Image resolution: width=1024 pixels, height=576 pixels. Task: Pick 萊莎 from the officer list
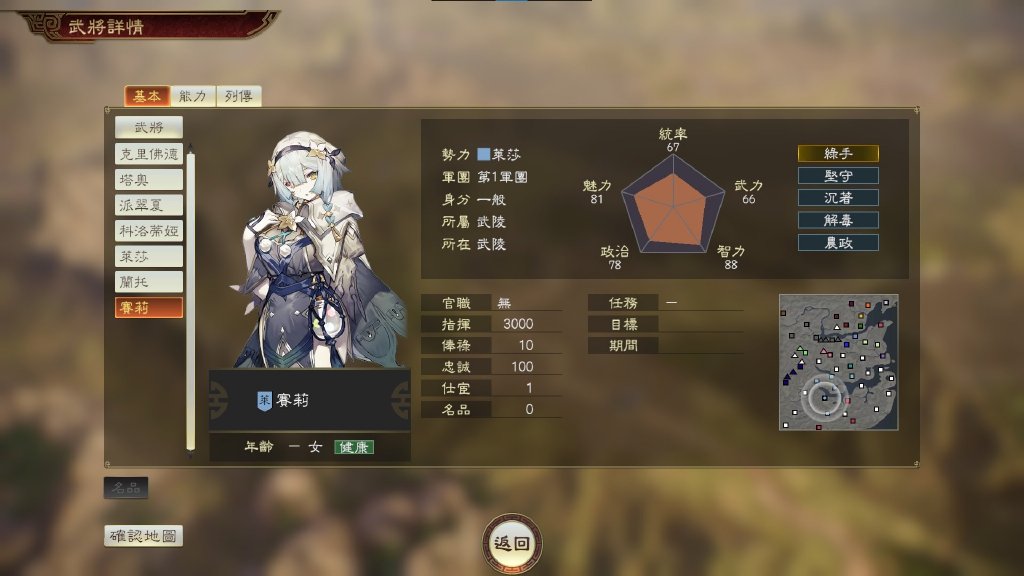point(149,256)
